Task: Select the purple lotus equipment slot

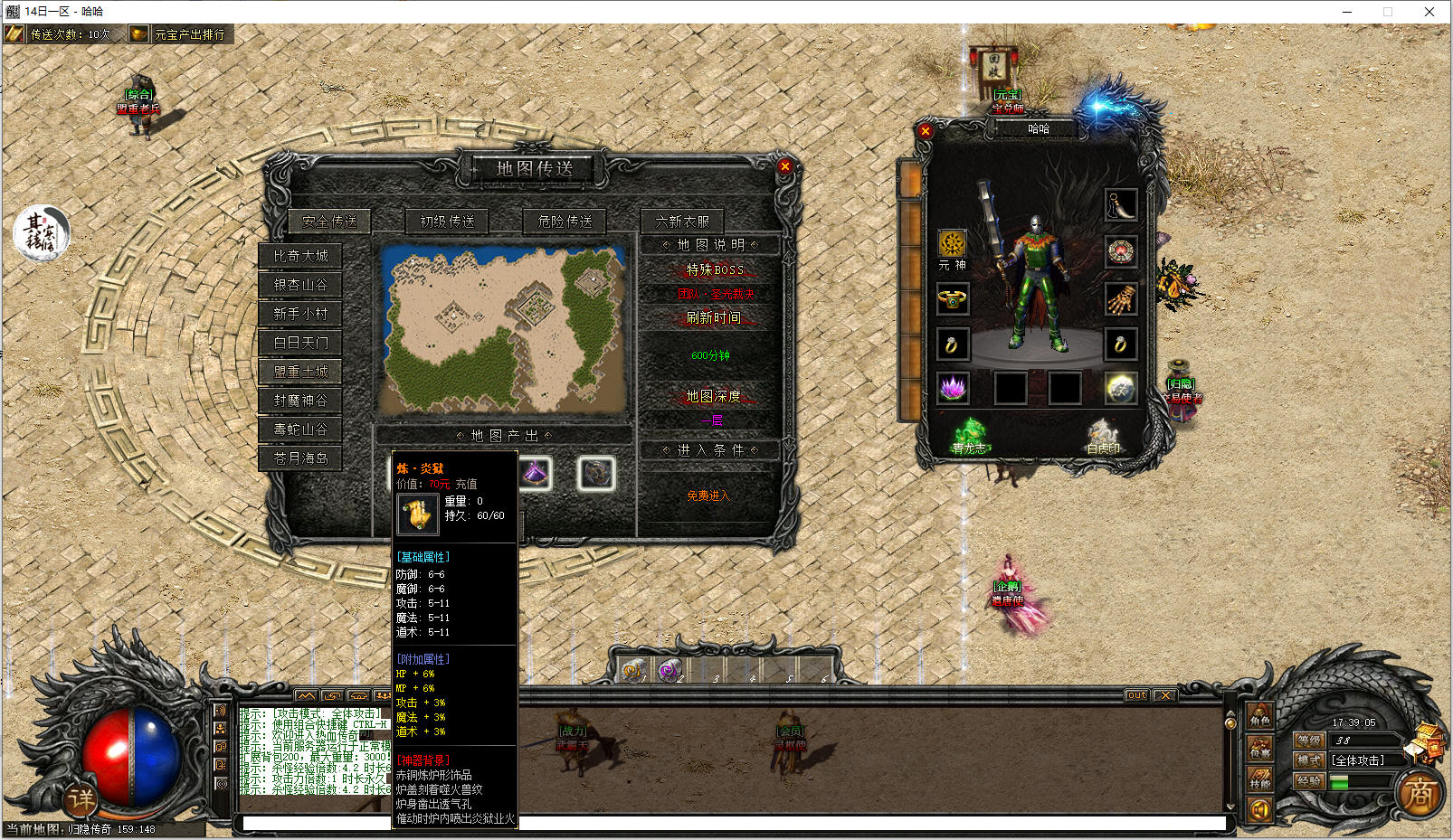Action: coord(952,389)
